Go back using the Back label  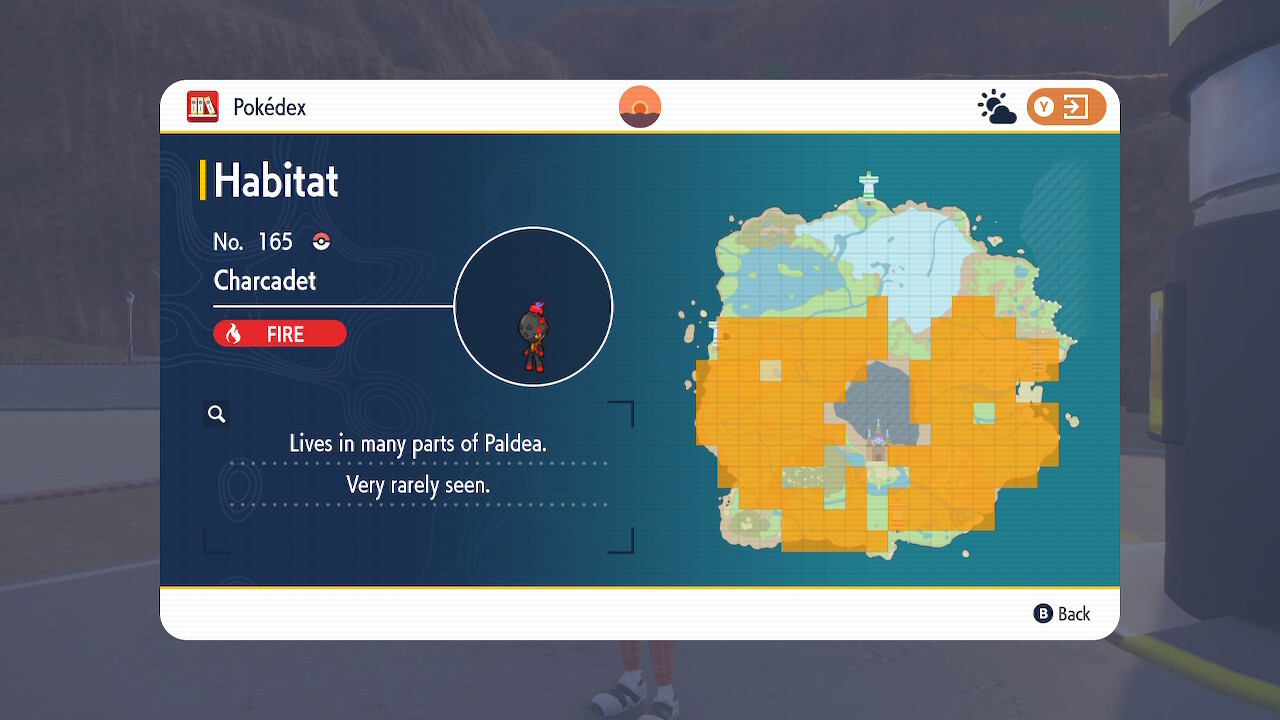(x=1062, y=614)
